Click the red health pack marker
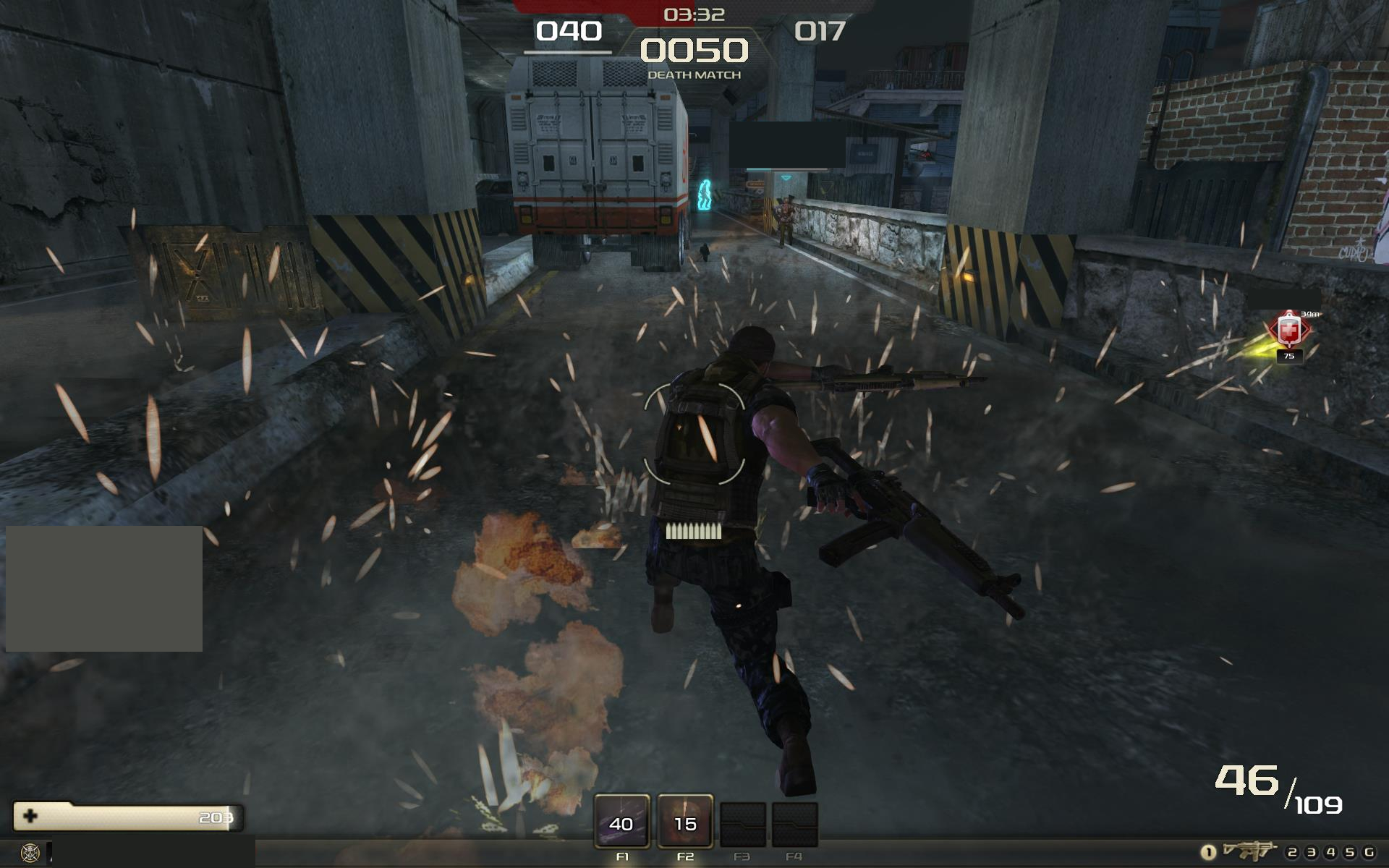 tap(1288, 331)
